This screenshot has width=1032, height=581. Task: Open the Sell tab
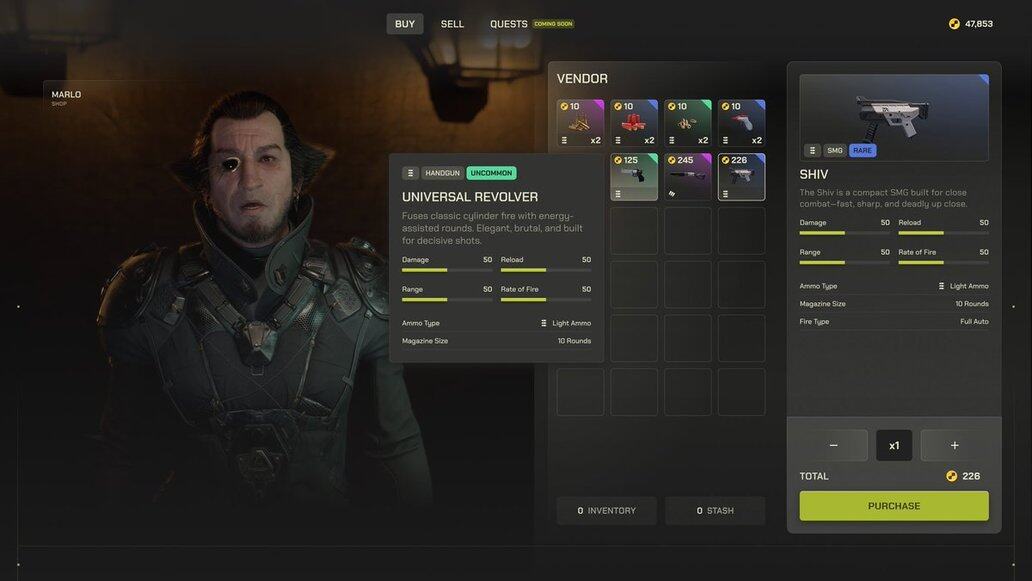pos(452,24)
